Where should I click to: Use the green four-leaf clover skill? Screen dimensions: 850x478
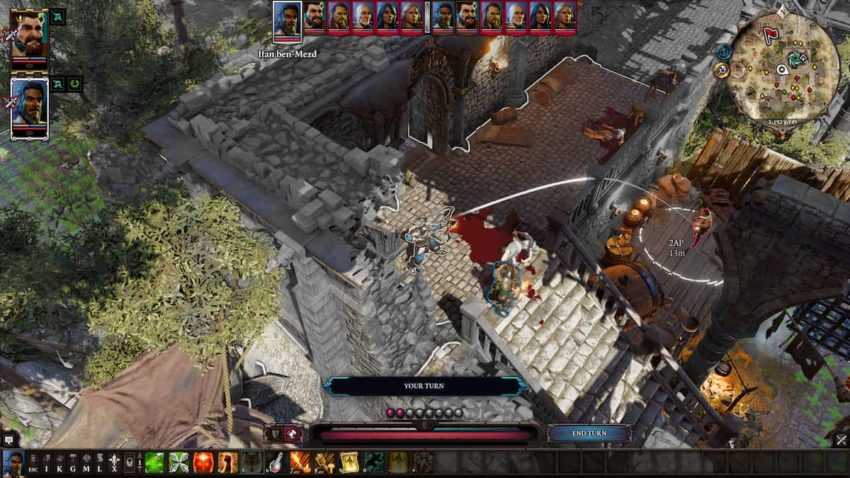(179, 462)
